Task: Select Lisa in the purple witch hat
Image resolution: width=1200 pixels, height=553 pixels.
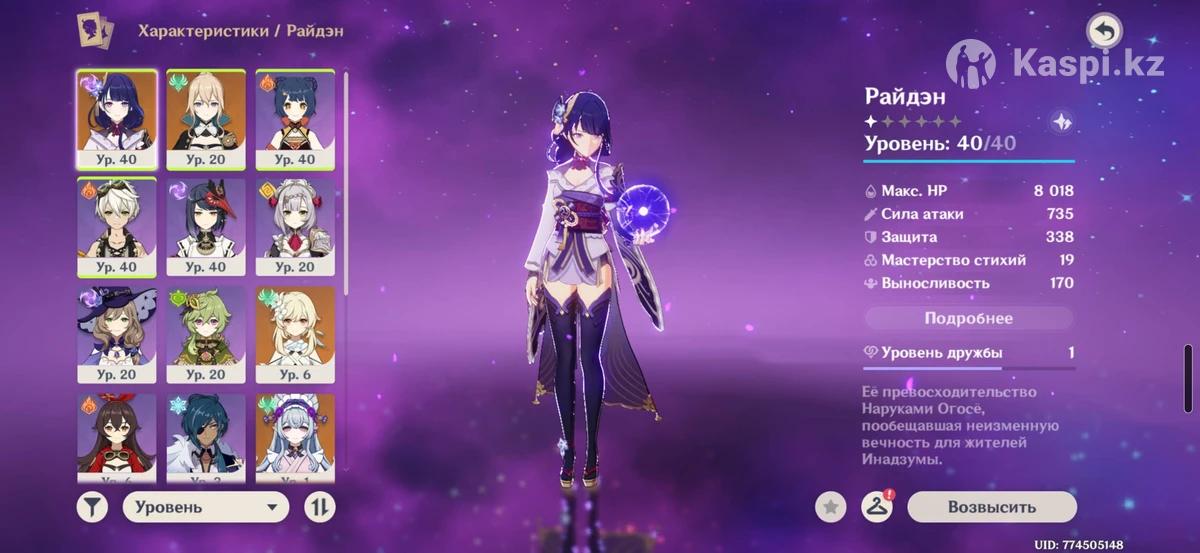Action: tap(116, 335)
